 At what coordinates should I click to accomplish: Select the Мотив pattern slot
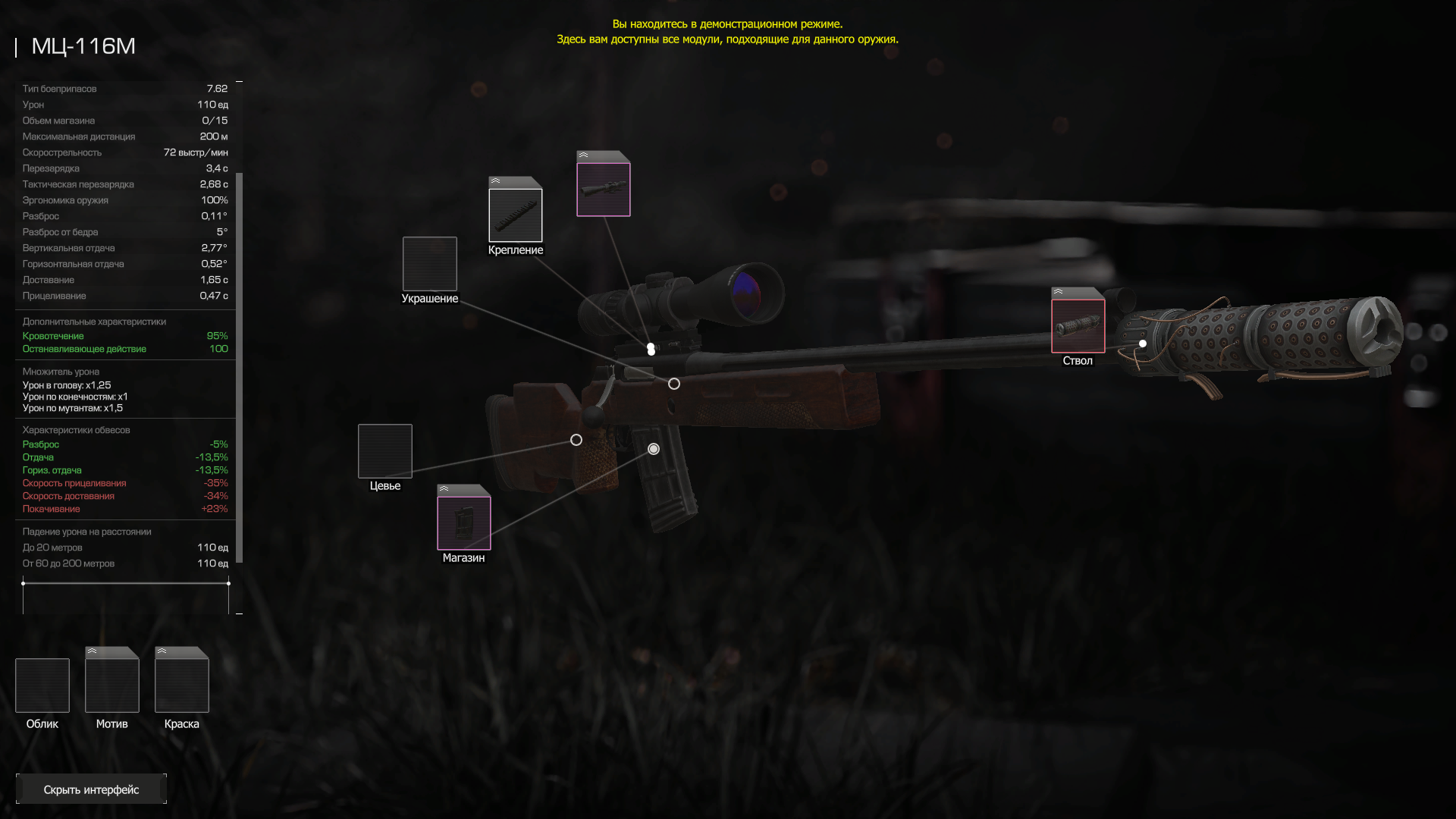click(x=112, y=686)
